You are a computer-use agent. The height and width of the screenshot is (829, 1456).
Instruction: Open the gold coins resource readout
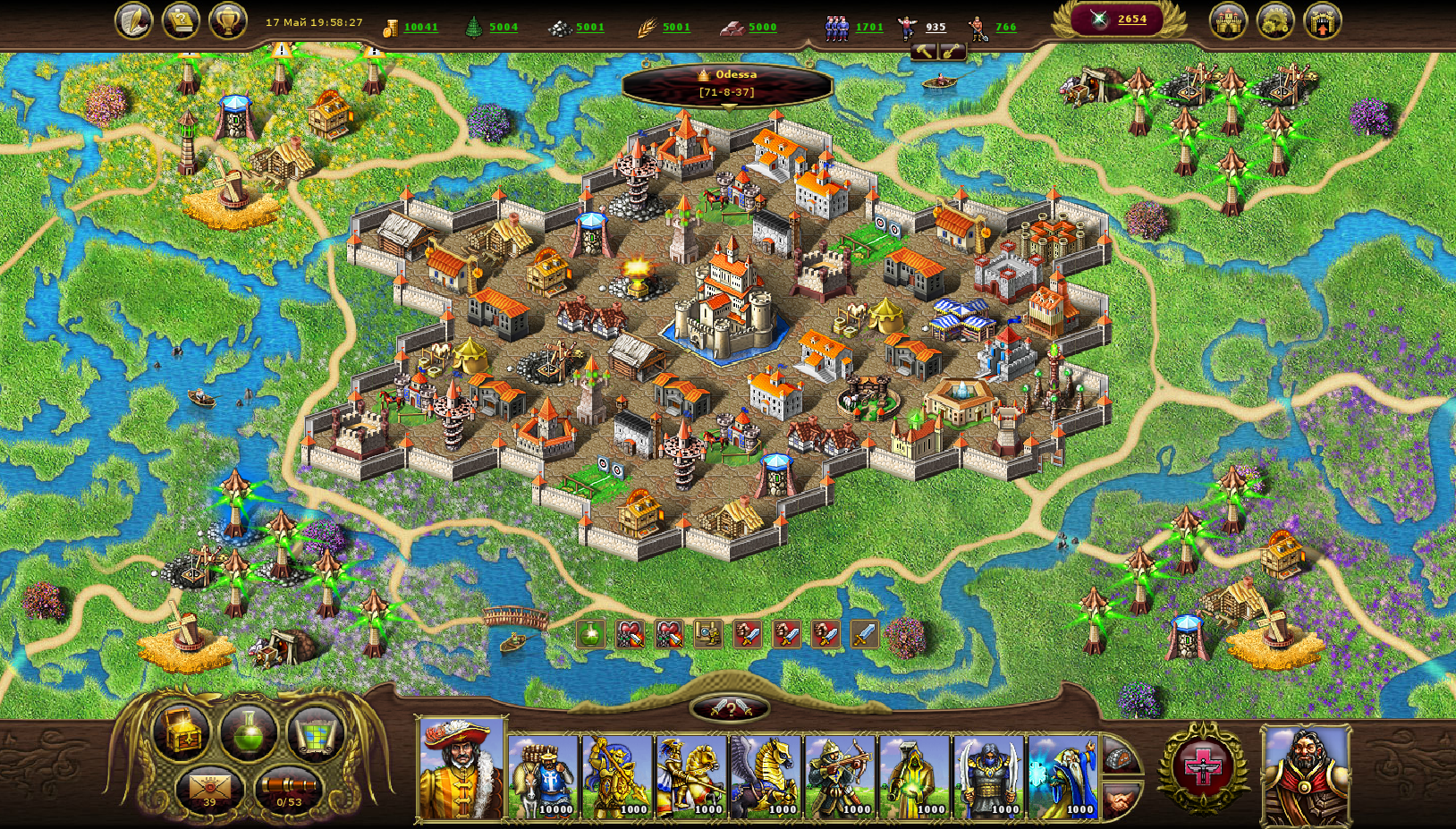coord(411,28)
